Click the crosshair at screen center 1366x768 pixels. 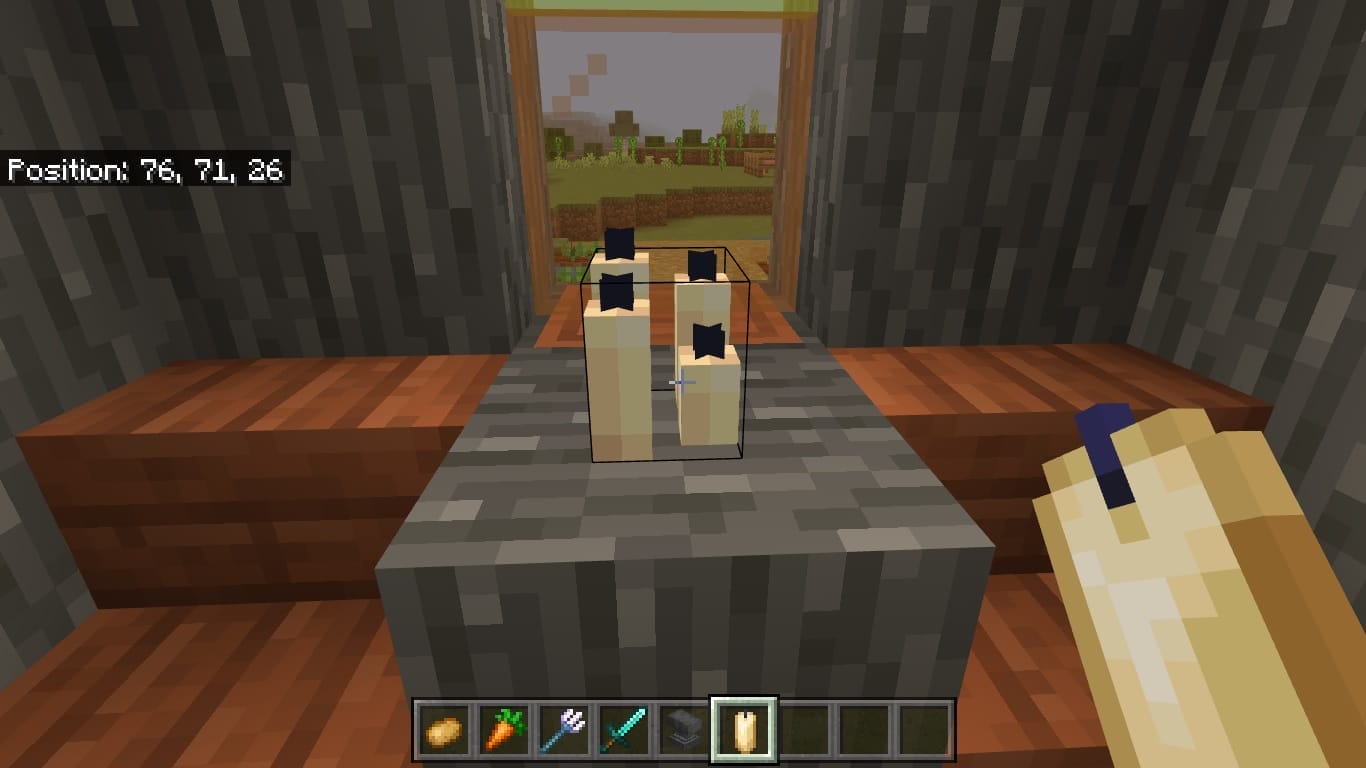coord(681,383)
